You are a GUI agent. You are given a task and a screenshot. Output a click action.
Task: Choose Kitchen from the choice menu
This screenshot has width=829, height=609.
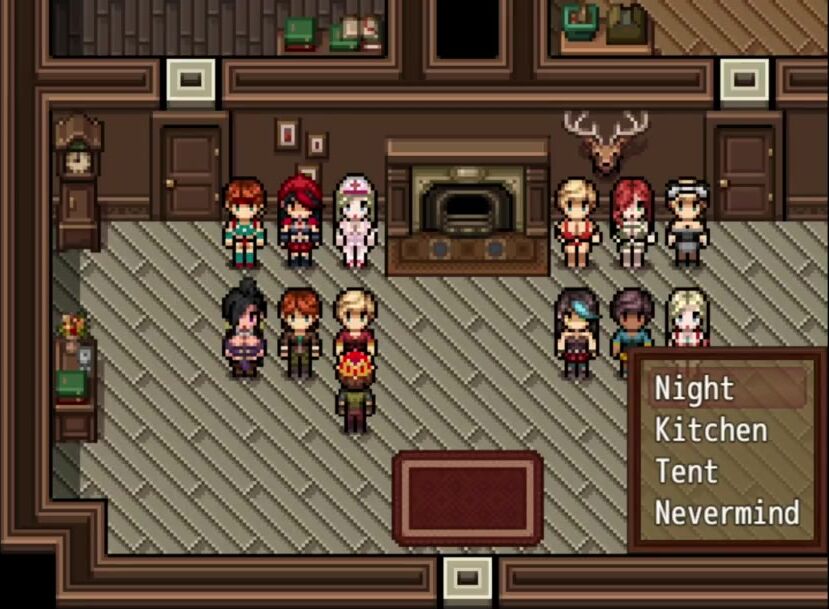click(711, 430)
